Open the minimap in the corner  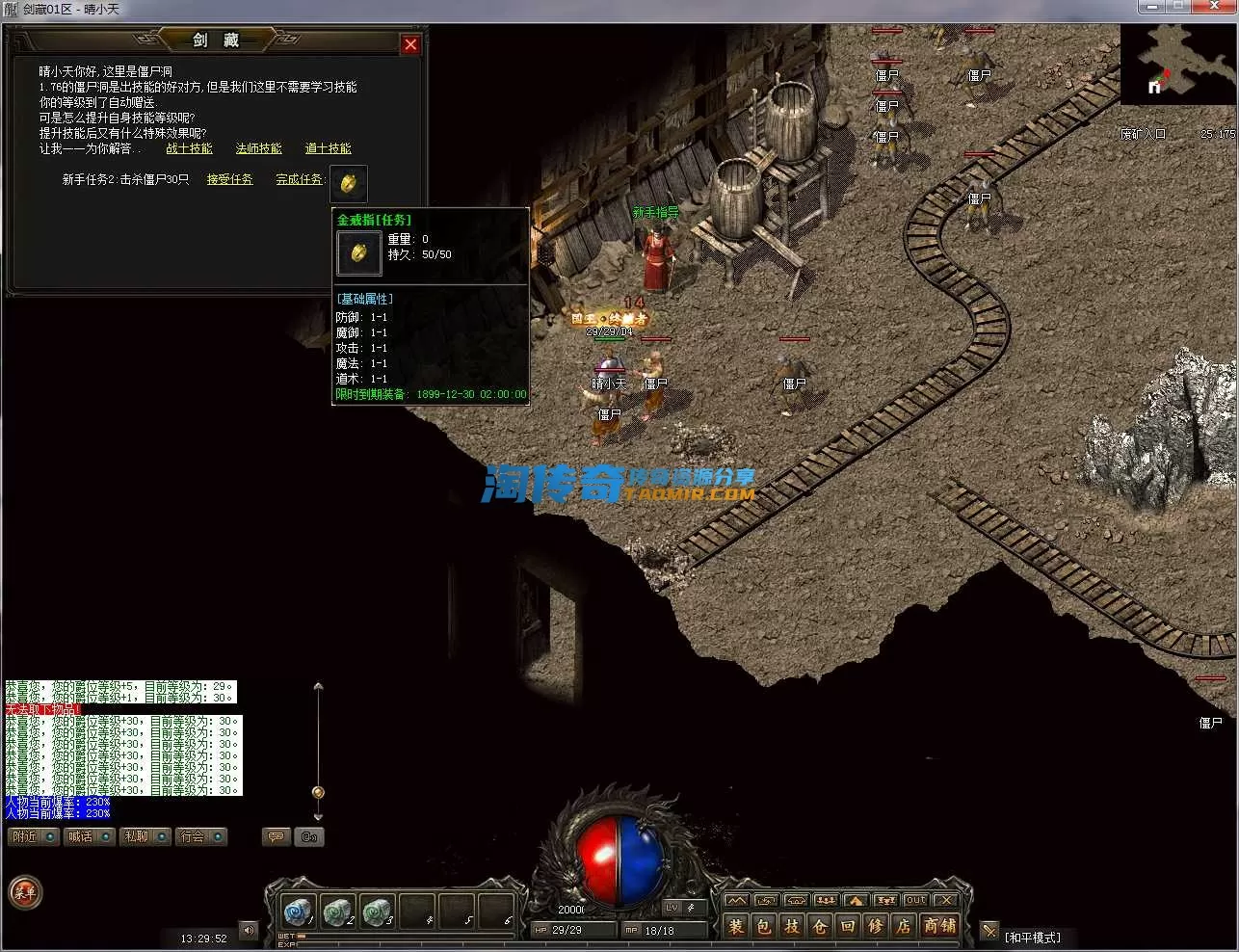pos(1177,64)
